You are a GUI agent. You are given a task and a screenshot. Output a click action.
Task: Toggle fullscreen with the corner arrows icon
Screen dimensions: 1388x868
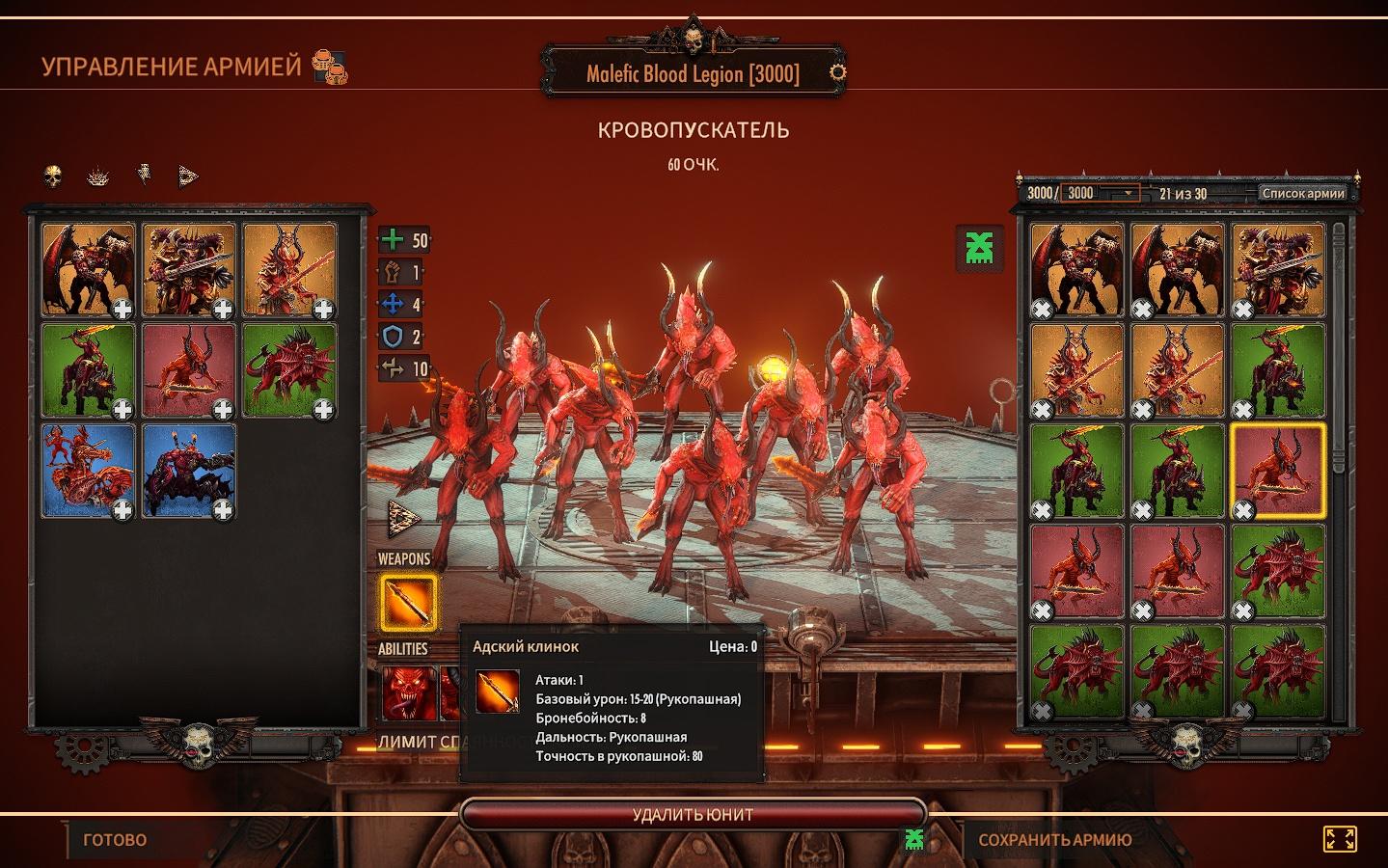tap(1340, 839)
